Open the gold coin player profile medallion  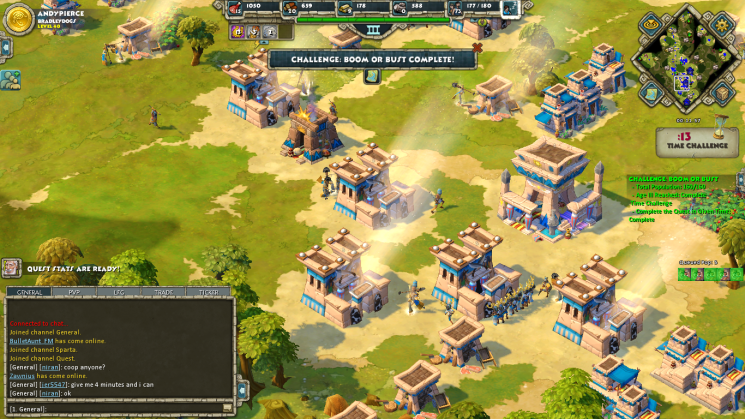click(18, 19)
